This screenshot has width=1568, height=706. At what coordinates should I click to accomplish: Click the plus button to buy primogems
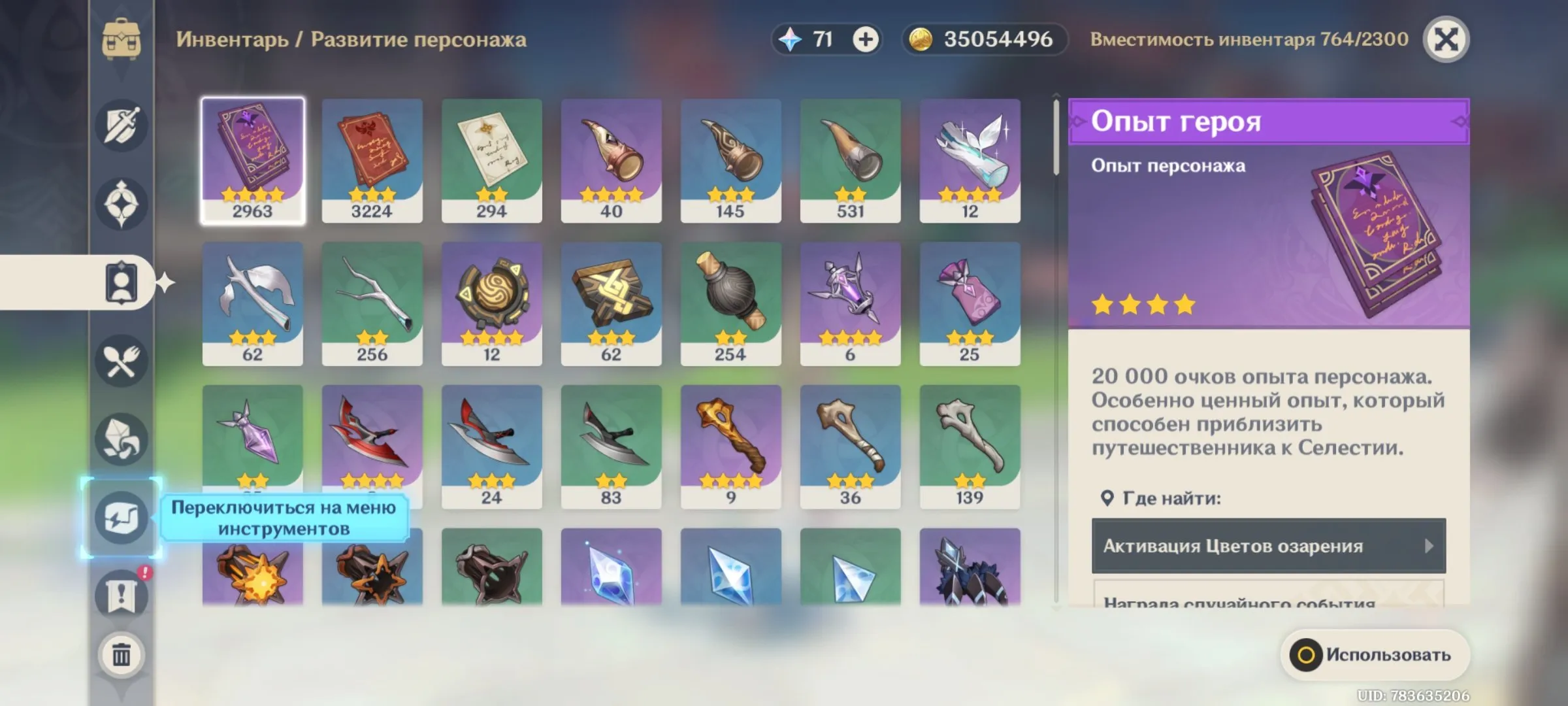(866, 39)
